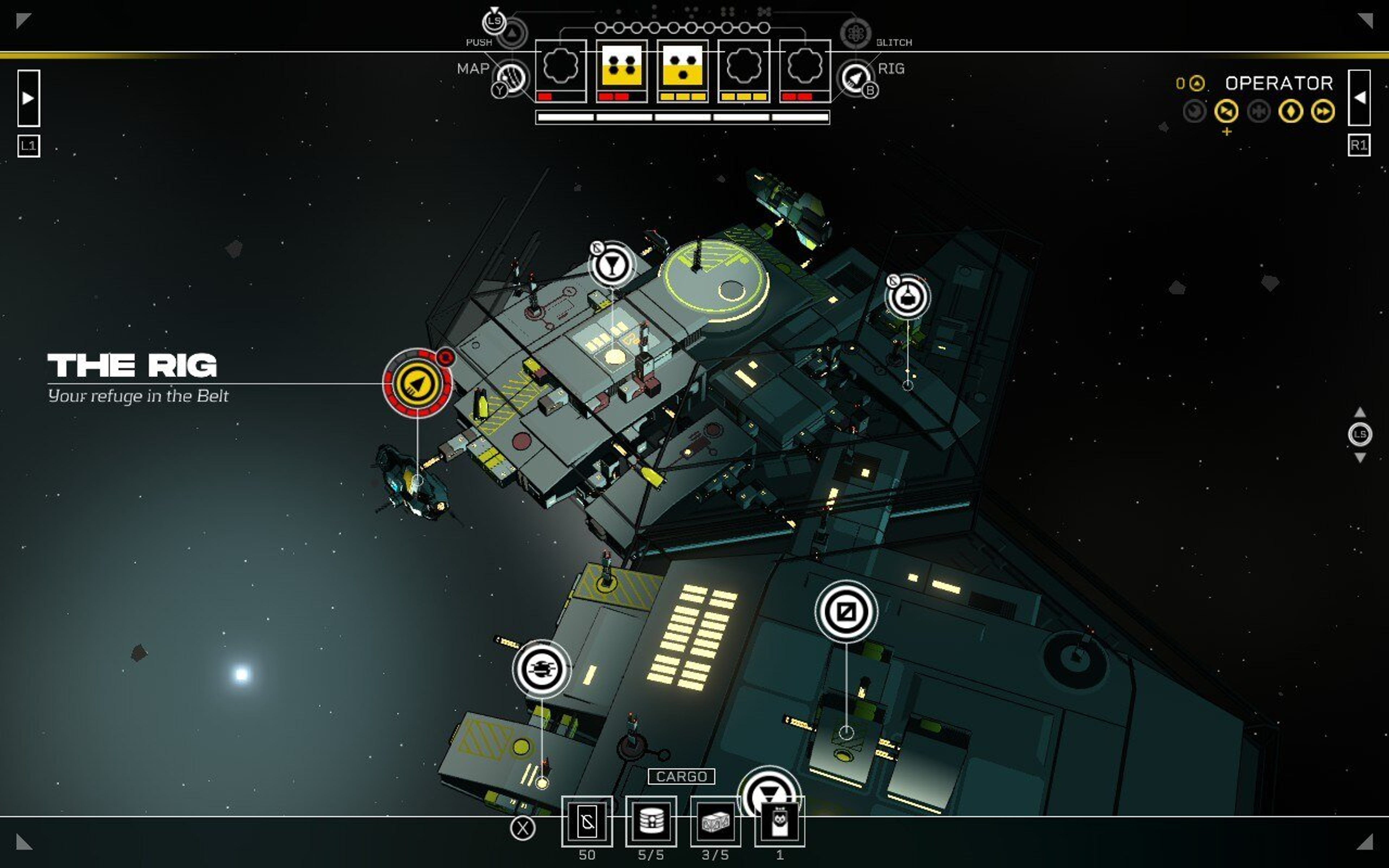
Task: Select the stacked-canister cargo slot
Action: [x=651, y=821]
